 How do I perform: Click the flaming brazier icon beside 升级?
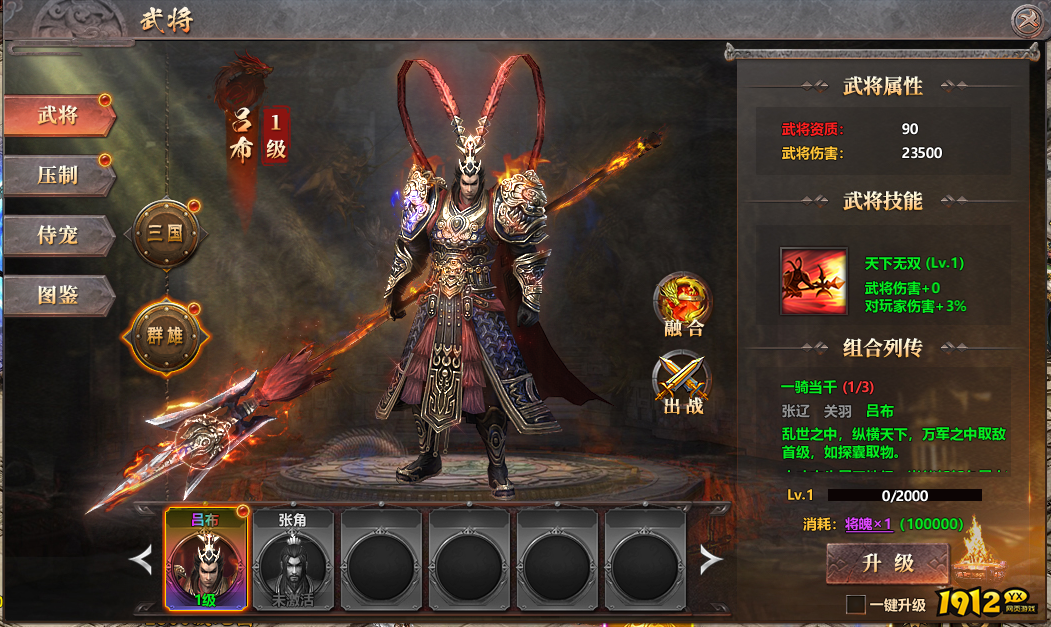979,556
